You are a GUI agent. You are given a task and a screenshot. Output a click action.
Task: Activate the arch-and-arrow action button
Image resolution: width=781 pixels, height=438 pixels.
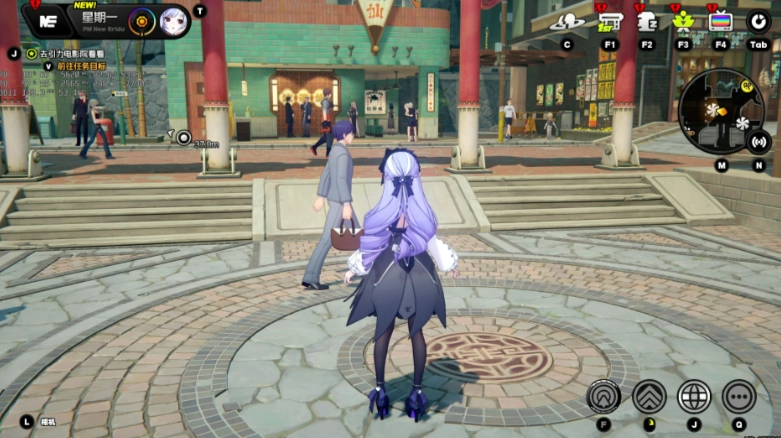603,396
